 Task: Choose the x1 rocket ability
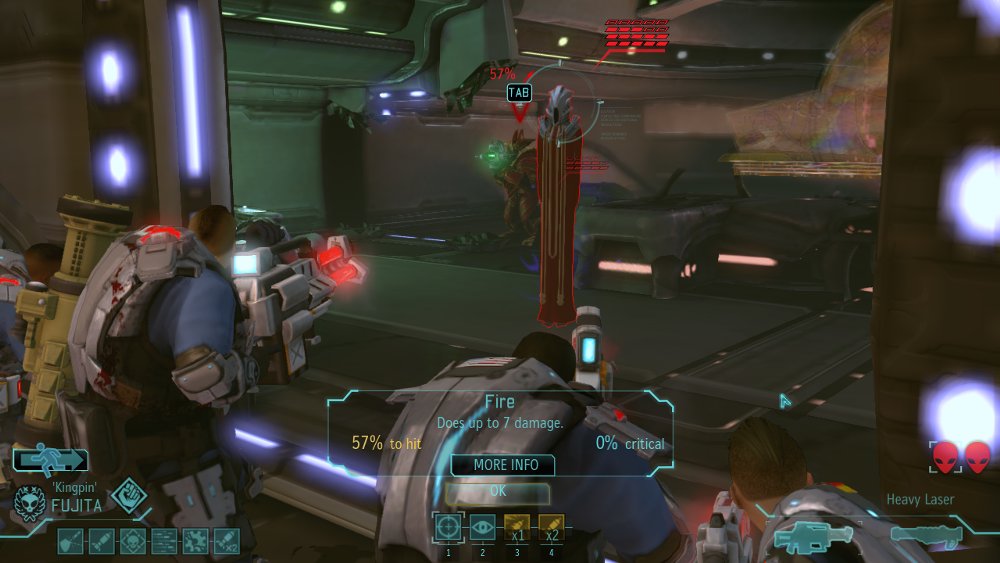coord(516,527)
